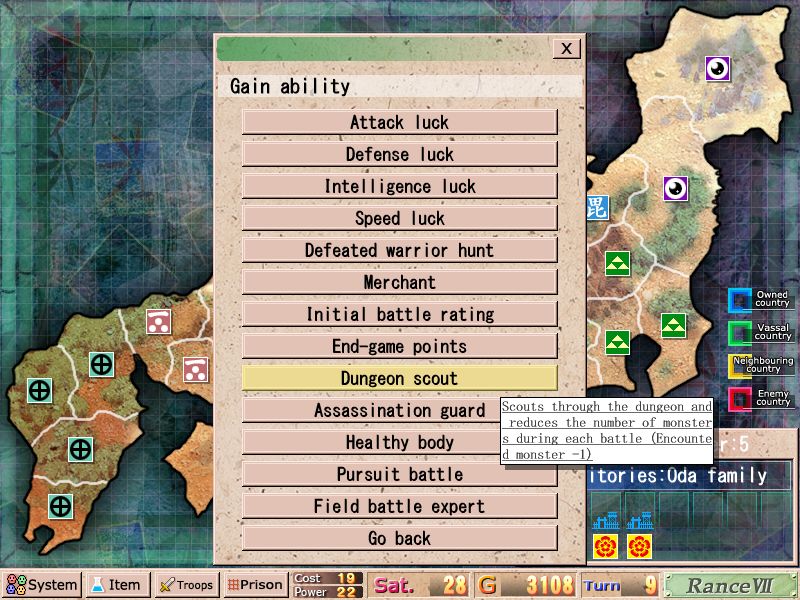The image size is (800, 600).
Task: Choose Speed luck from the list
Action: [399, 218]
